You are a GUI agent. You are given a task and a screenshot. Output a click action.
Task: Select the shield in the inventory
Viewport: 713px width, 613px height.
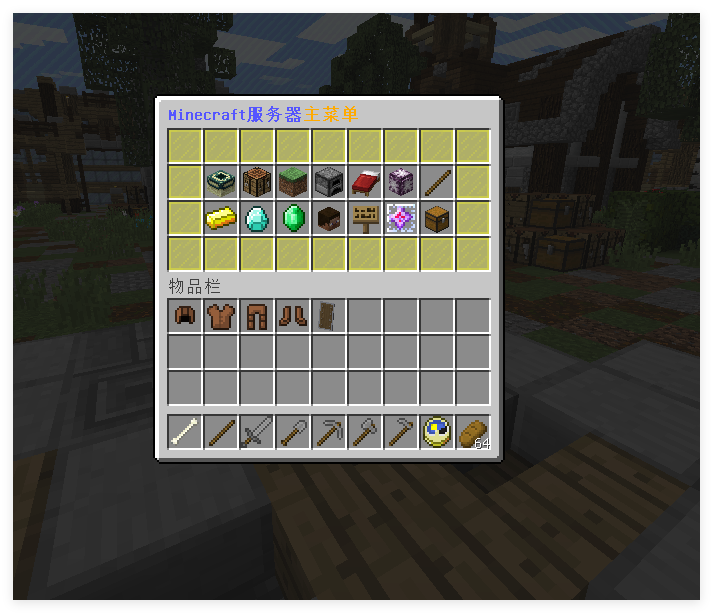(x=329, y=316)
